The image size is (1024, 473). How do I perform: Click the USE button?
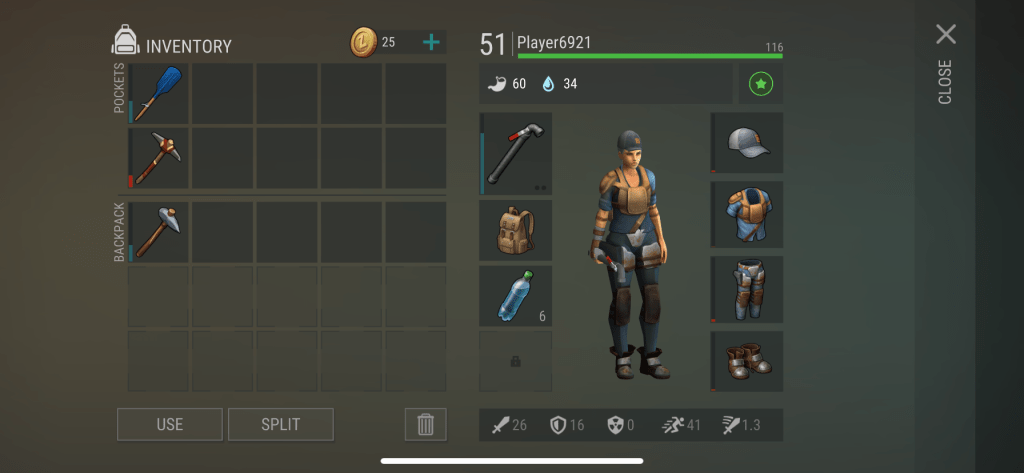pos(169,424)
